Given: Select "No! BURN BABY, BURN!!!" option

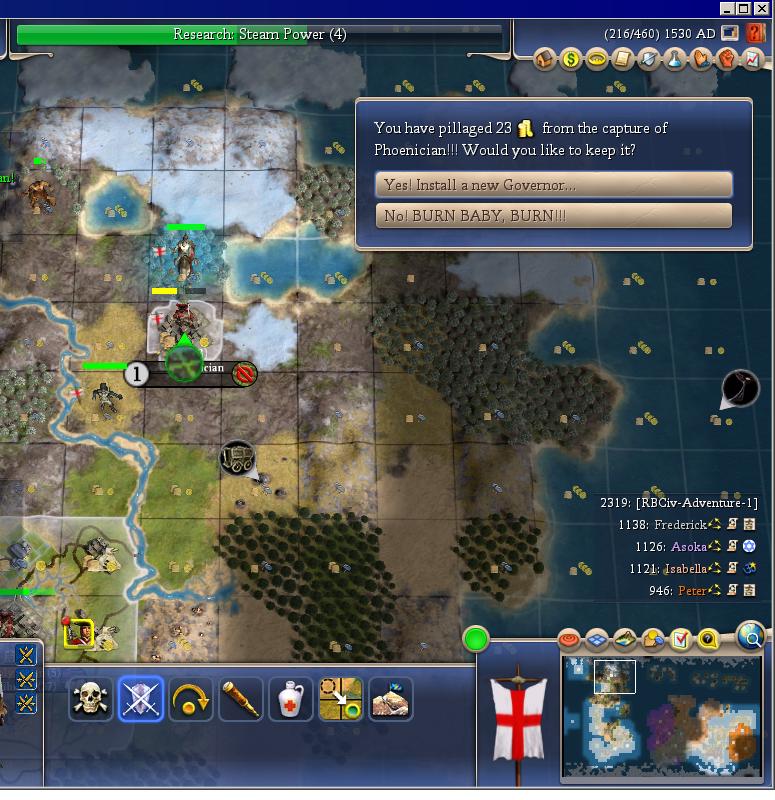Looking at the screenshot, I should (553, 216).
